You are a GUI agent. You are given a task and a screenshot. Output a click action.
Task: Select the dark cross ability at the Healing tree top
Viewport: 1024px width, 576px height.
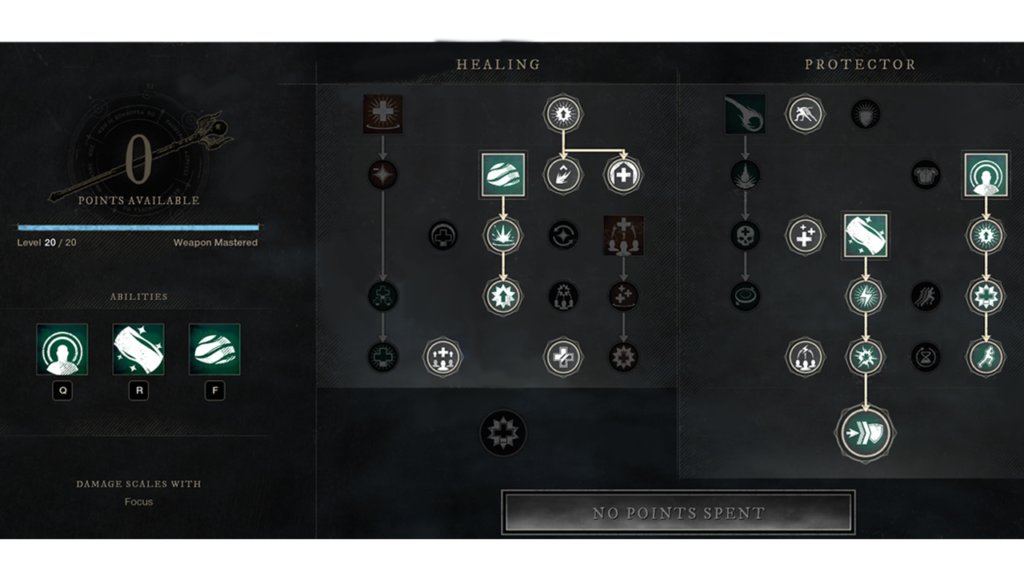382,114
